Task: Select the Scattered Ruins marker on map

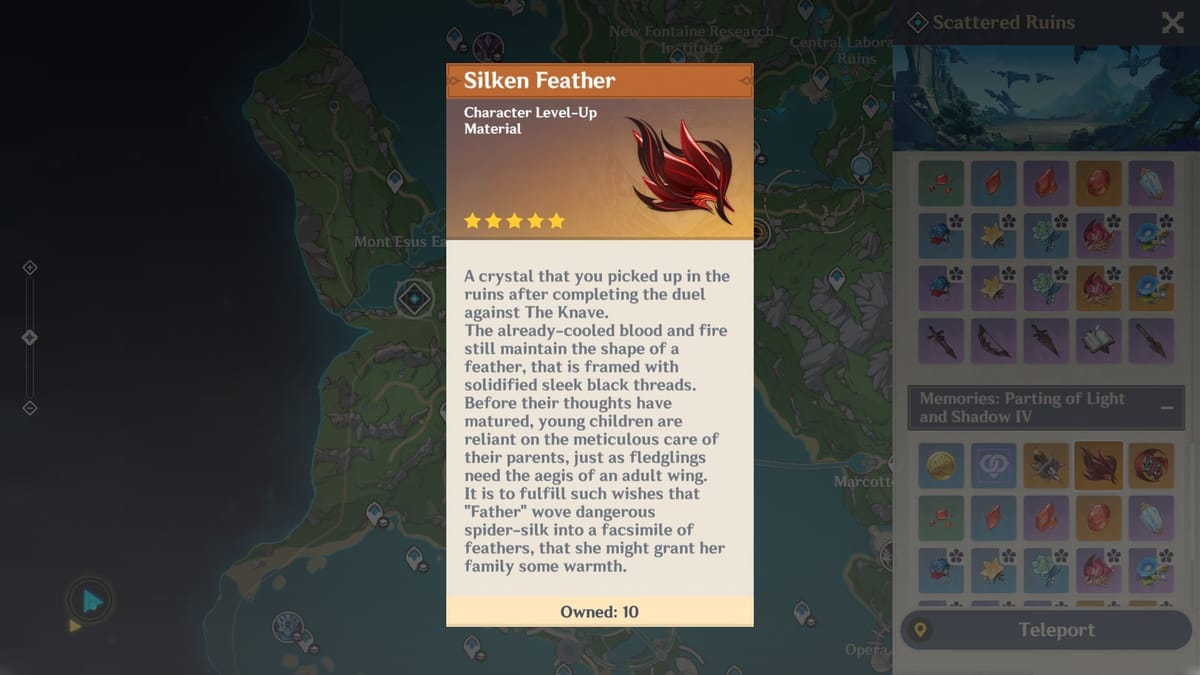Action: coord(413,298)
